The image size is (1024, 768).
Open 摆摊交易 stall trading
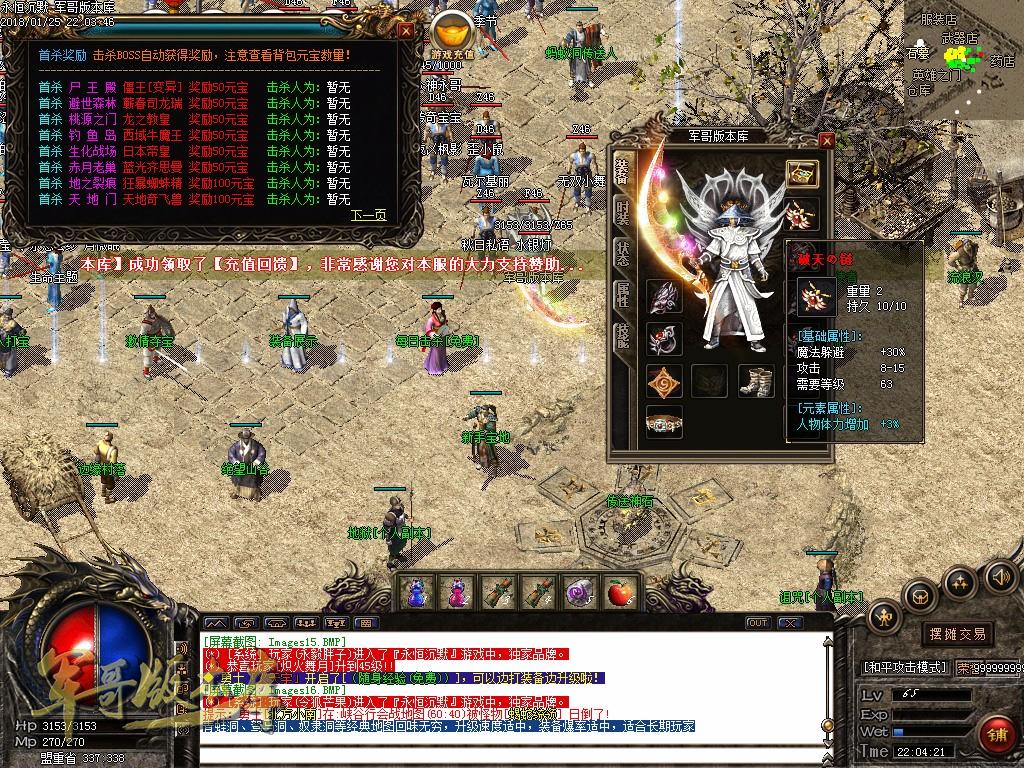tap(957, 633)
